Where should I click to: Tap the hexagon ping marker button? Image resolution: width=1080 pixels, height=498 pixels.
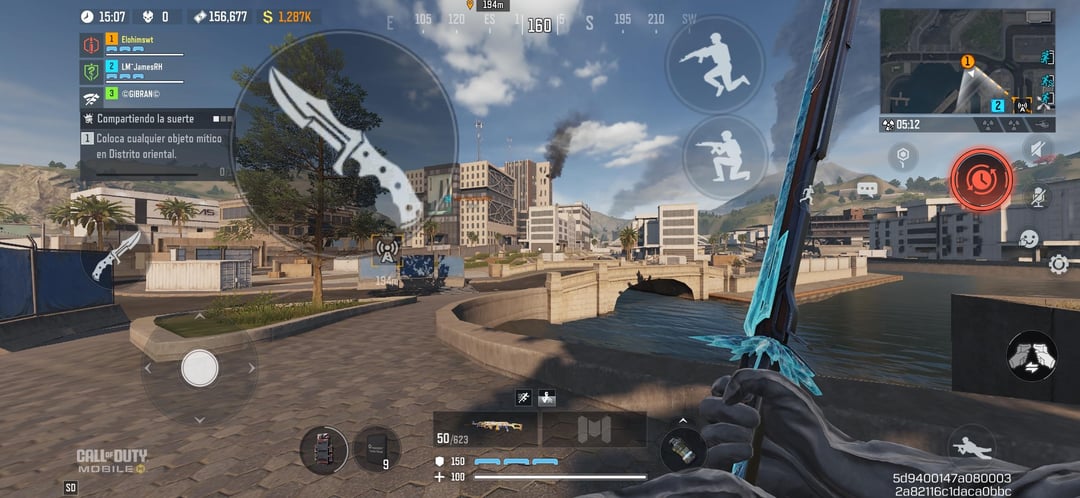904,157
